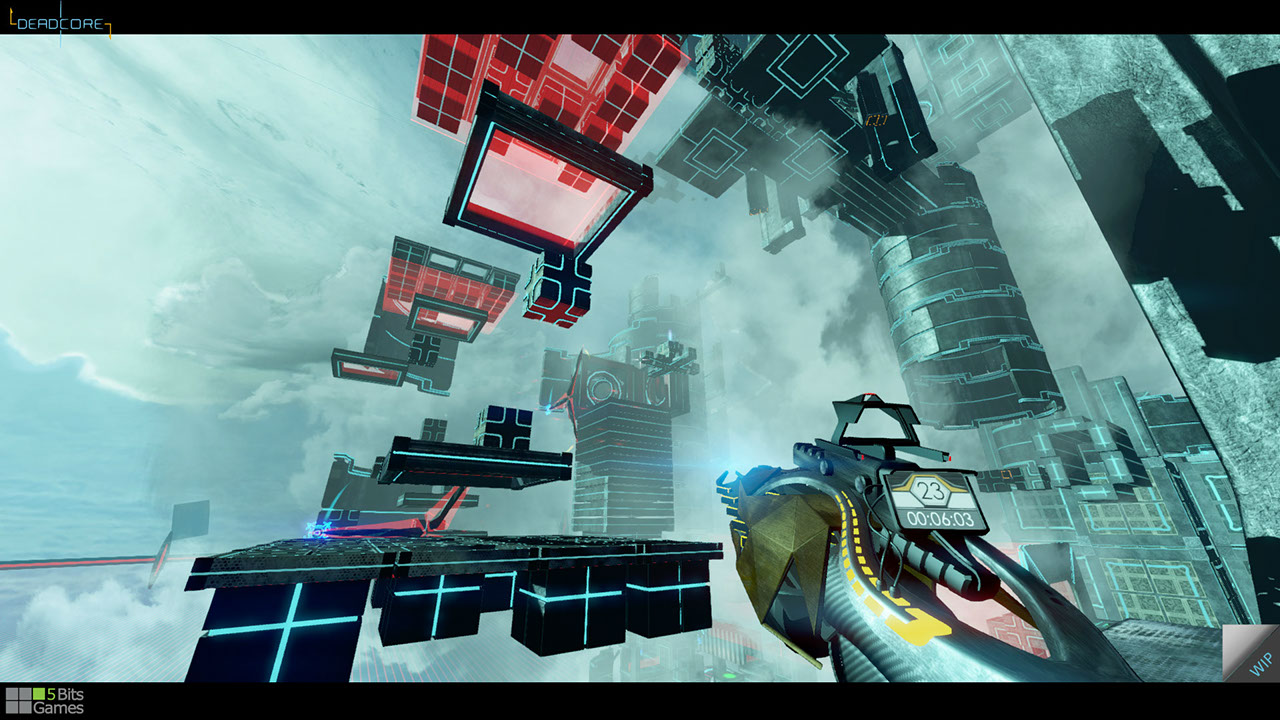Click the large cyan-edged tower on the right
This screenshot has width=1280, height=720.
960,320
